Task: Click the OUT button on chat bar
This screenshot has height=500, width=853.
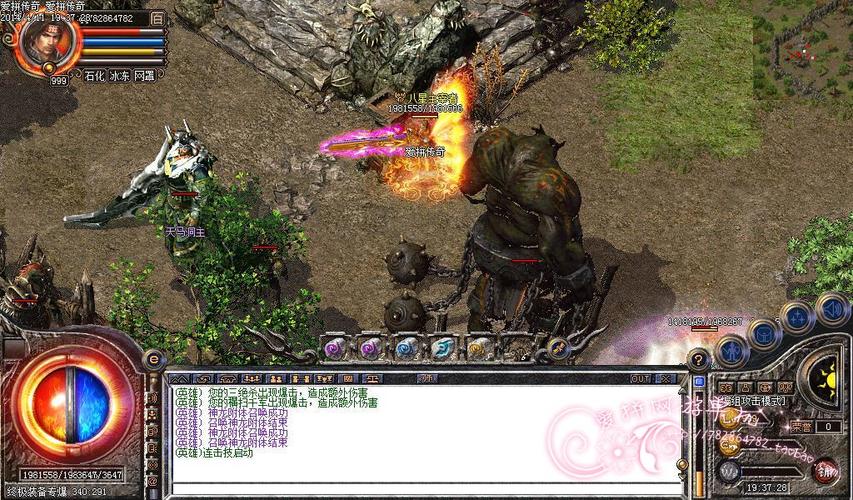Action: (x=639, y=379)
